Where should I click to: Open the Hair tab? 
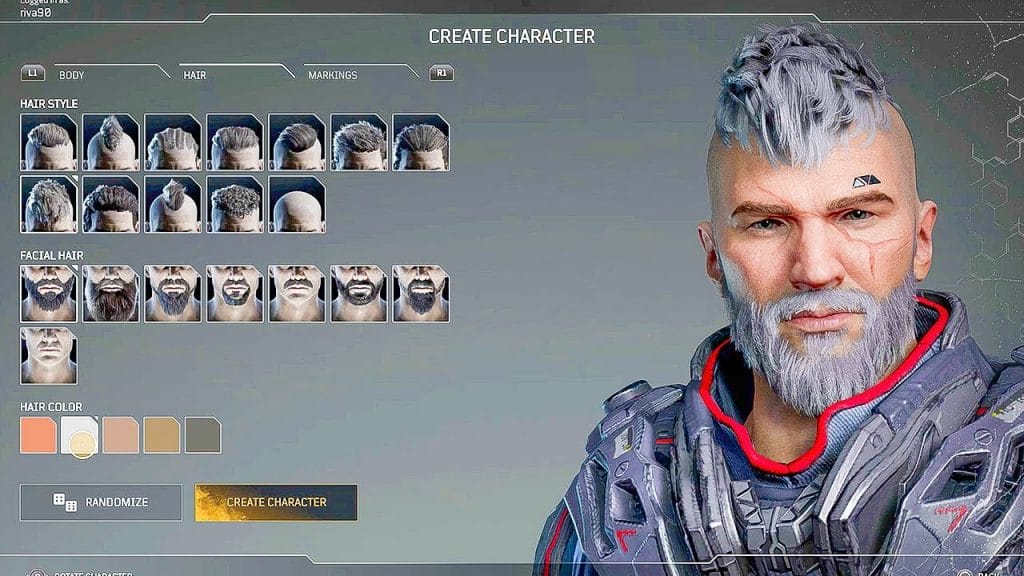tap(194, 75)
